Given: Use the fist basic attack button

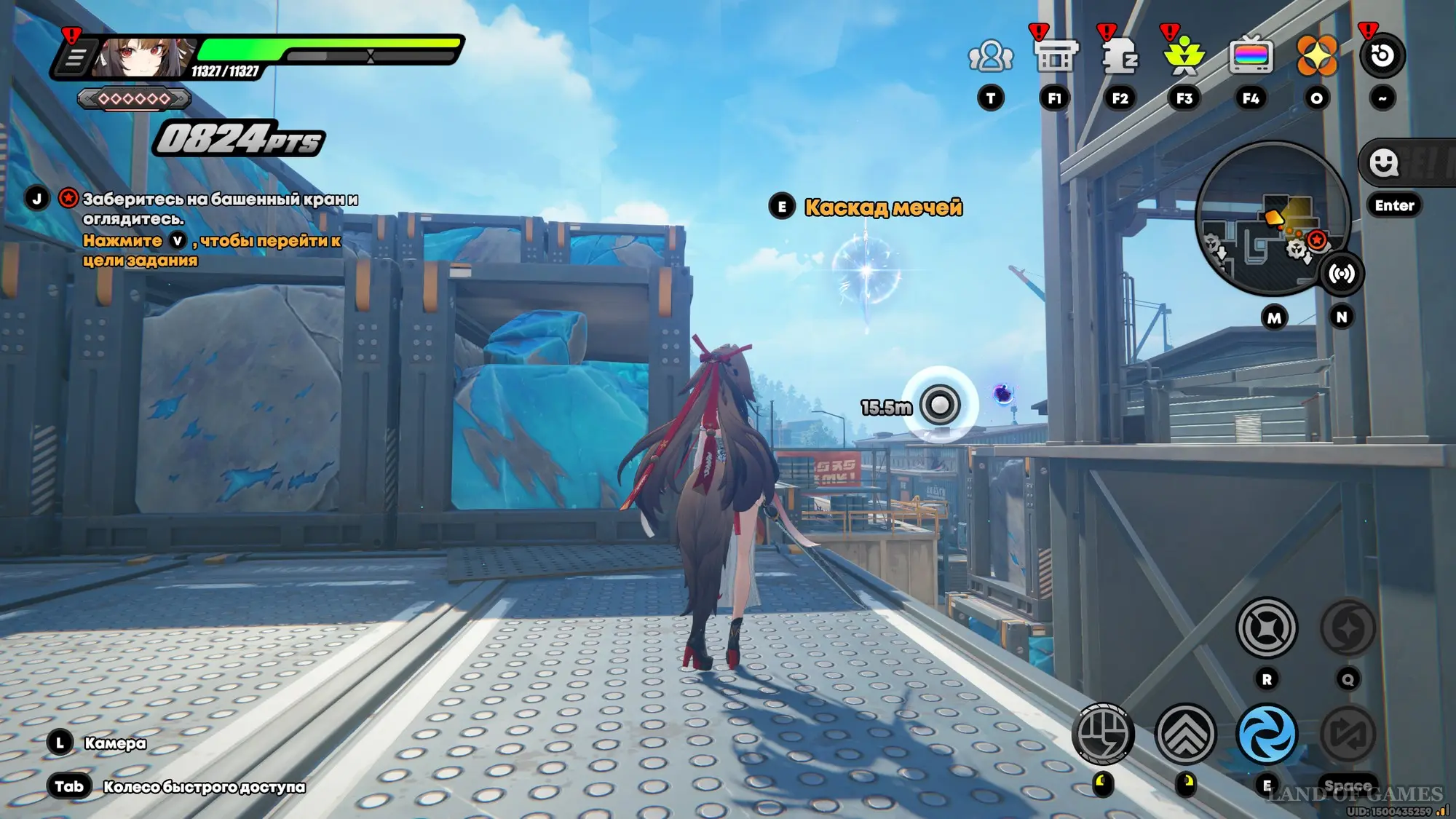Looking at the screenshot, I should coord(1103,734).
